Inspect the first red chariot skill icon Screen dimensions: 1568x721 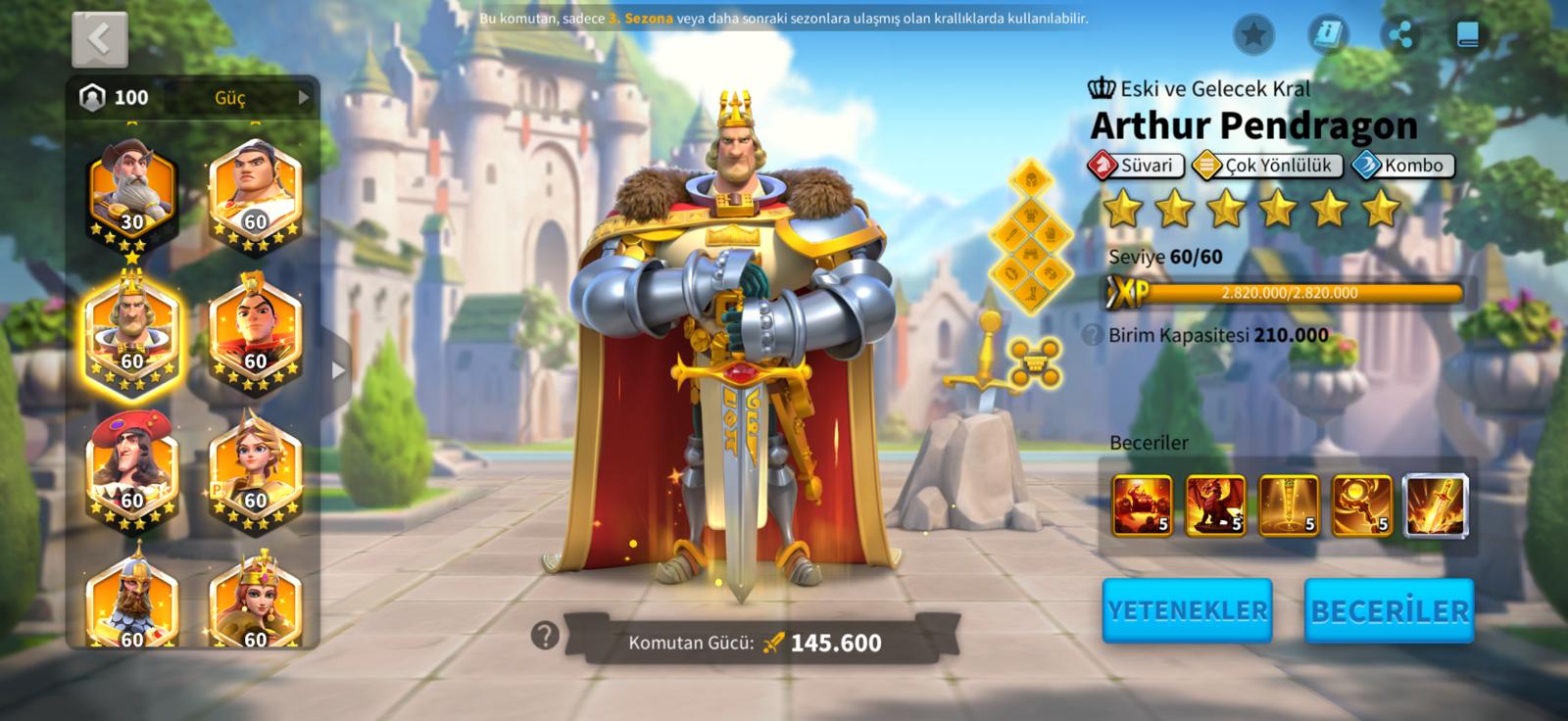tap(1143, 505)
